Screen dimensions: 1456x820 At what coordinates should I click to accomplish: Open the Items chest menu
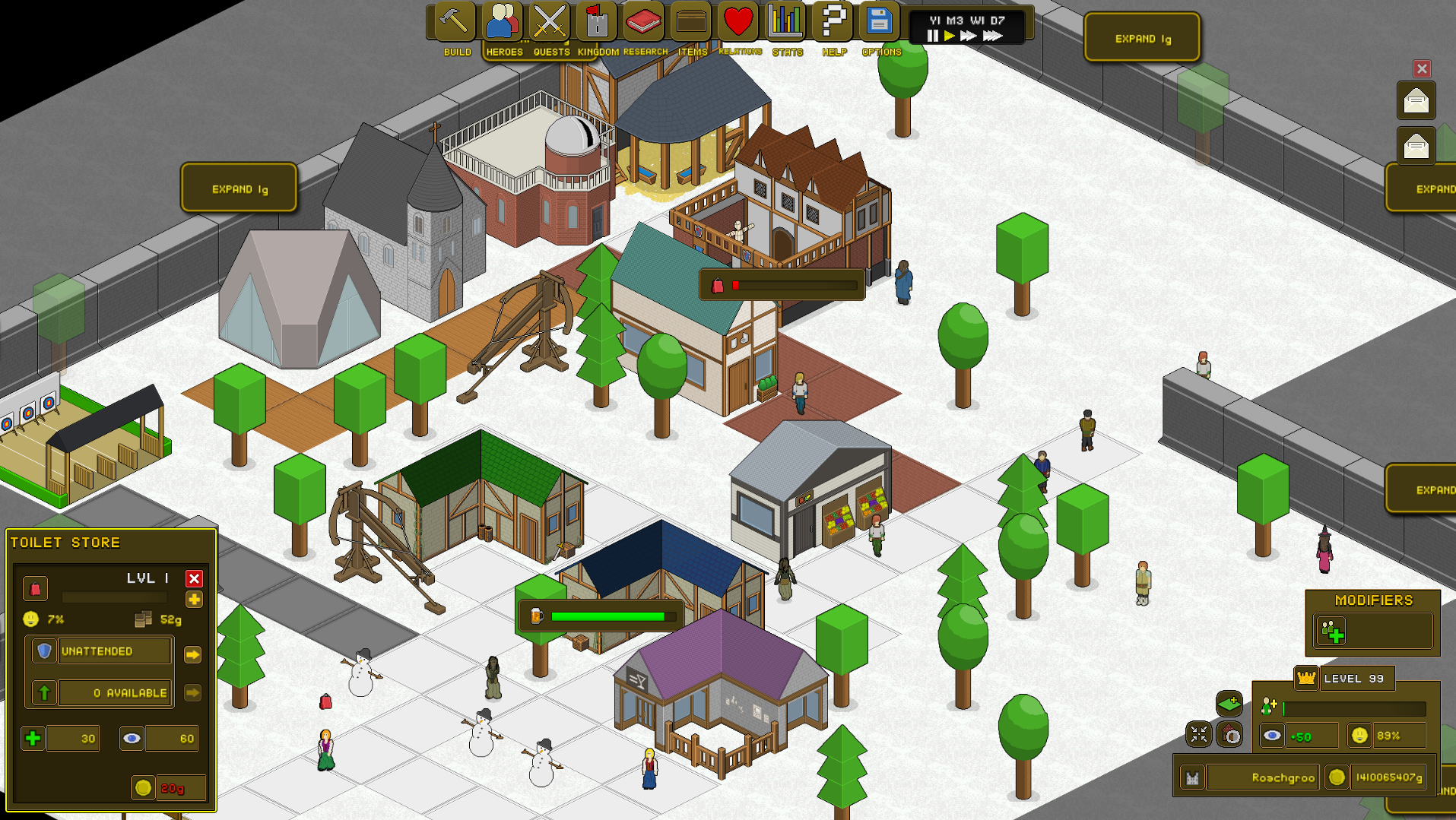click(691, 23)
